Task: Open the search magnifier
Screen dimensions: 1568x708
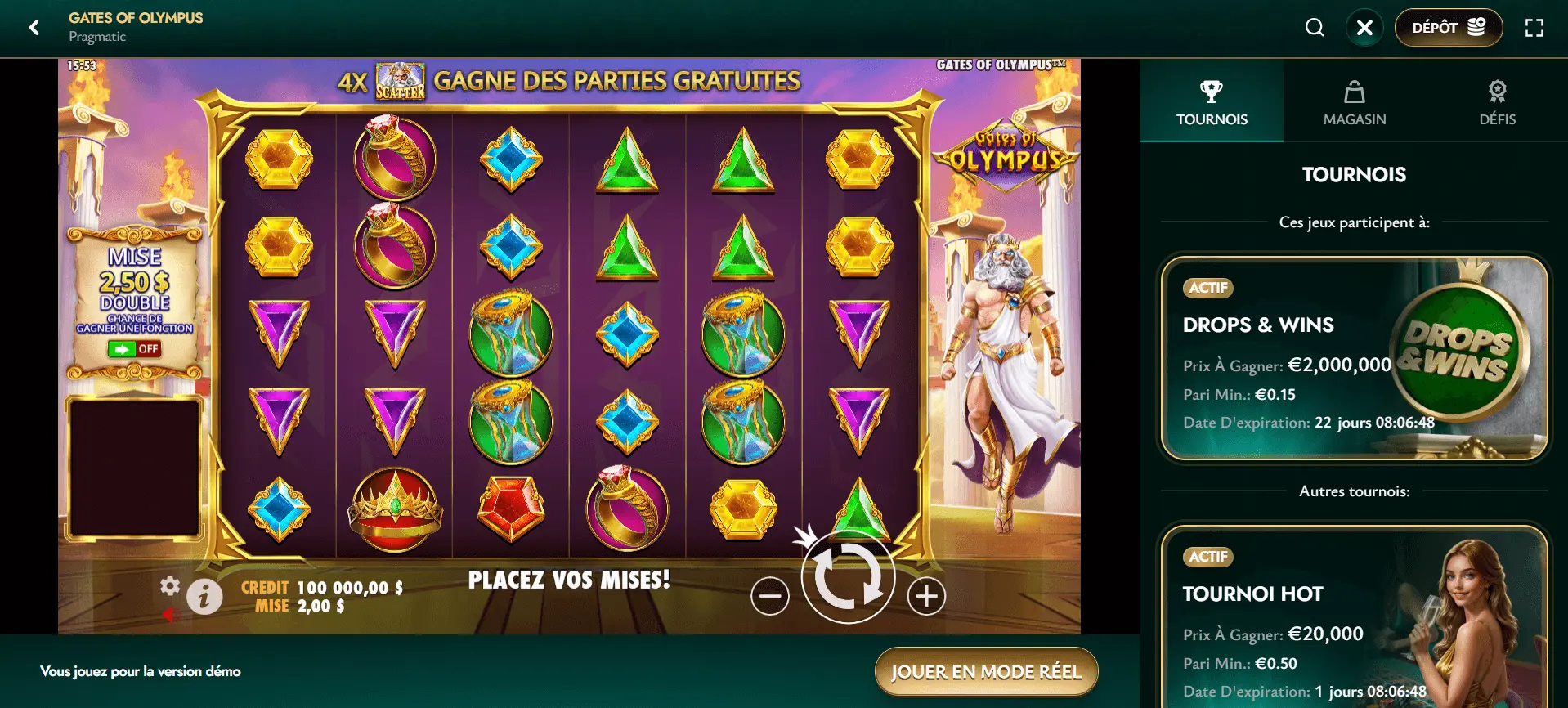Action: tap(1315, 28)
